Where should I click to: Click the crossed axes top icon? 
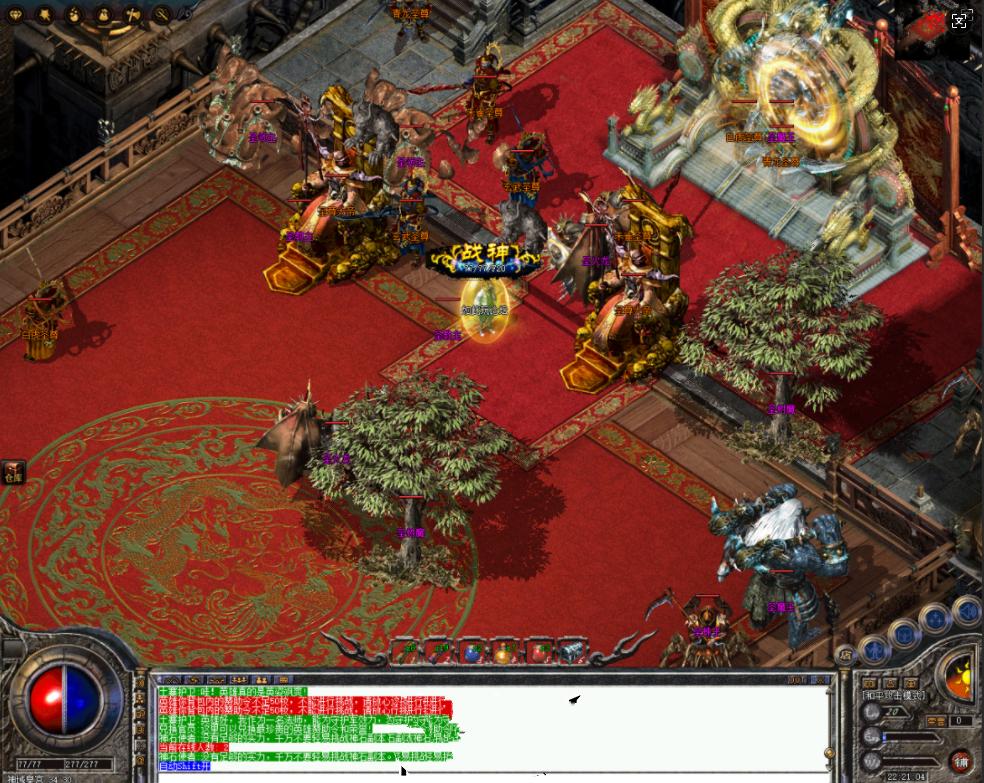click(134, 15)
